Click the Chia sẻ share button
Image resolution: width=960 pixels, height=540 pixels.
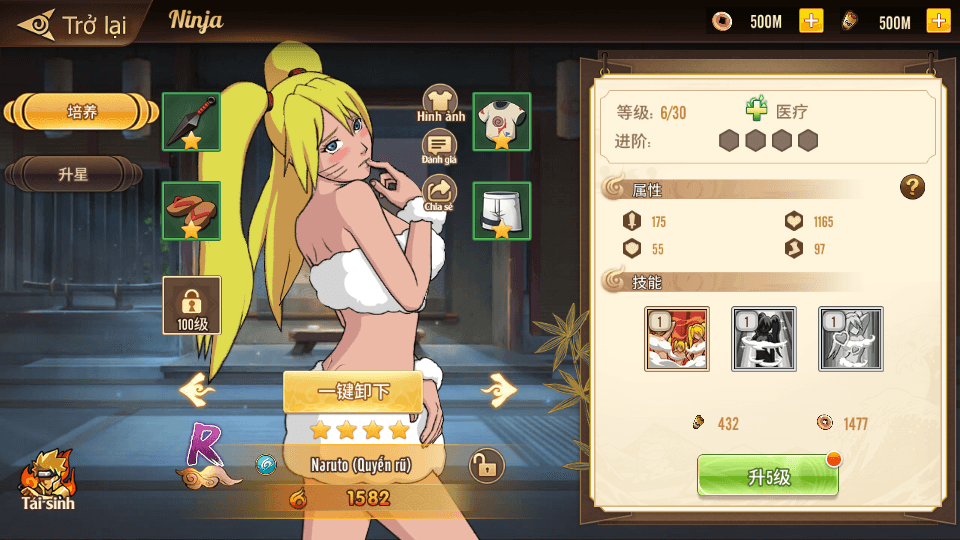439,192
